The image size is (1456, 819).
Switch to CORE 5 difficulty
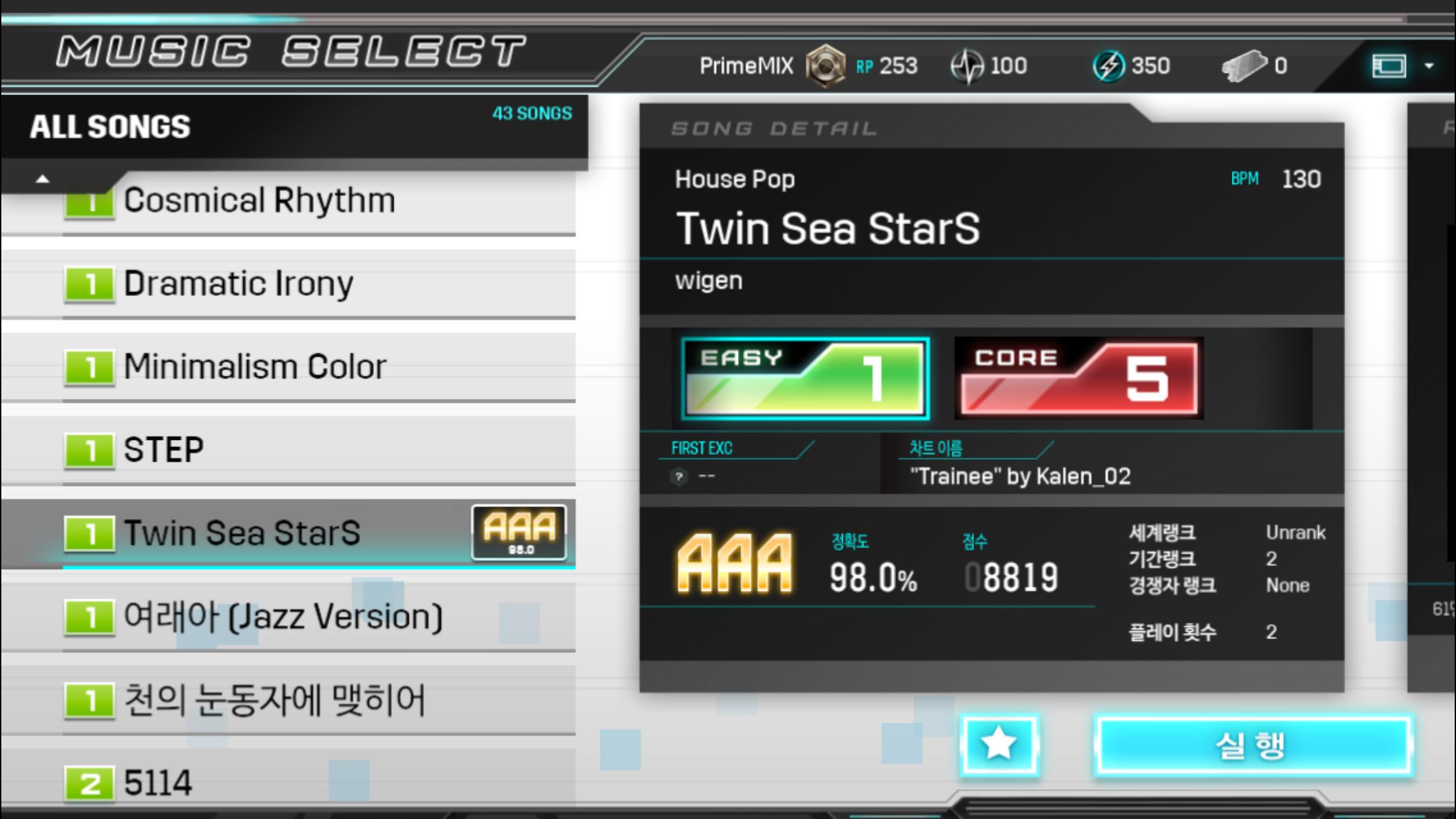coord(1079,379)
